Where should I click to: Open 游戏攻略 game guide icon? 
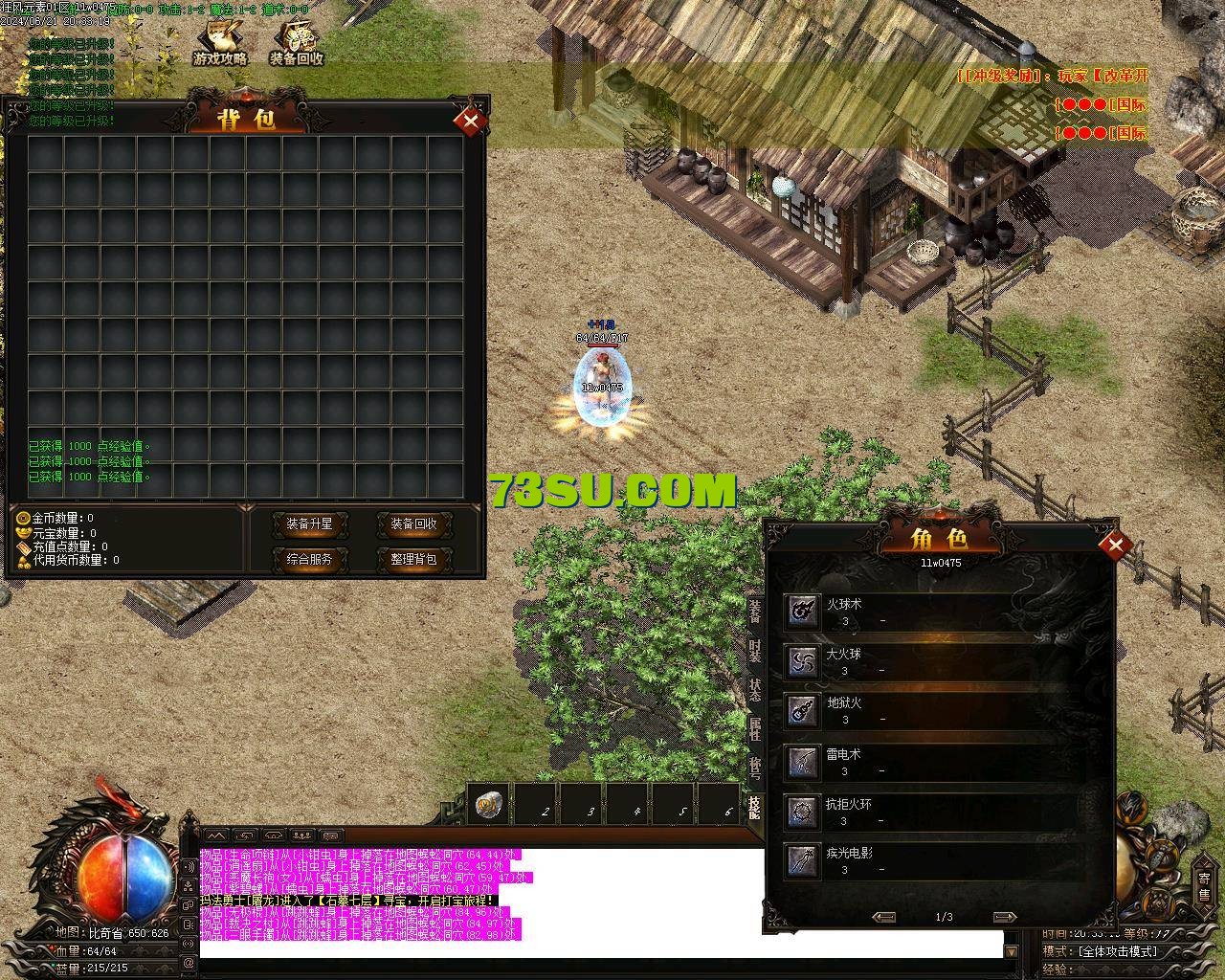click(x=220, y=43)
